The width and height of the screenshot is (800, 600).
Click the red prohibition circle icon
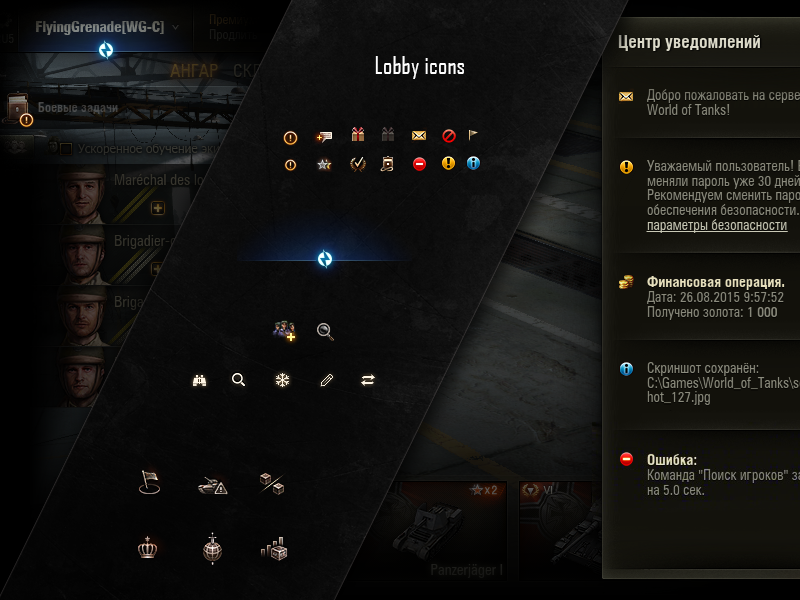click(449, 136)
